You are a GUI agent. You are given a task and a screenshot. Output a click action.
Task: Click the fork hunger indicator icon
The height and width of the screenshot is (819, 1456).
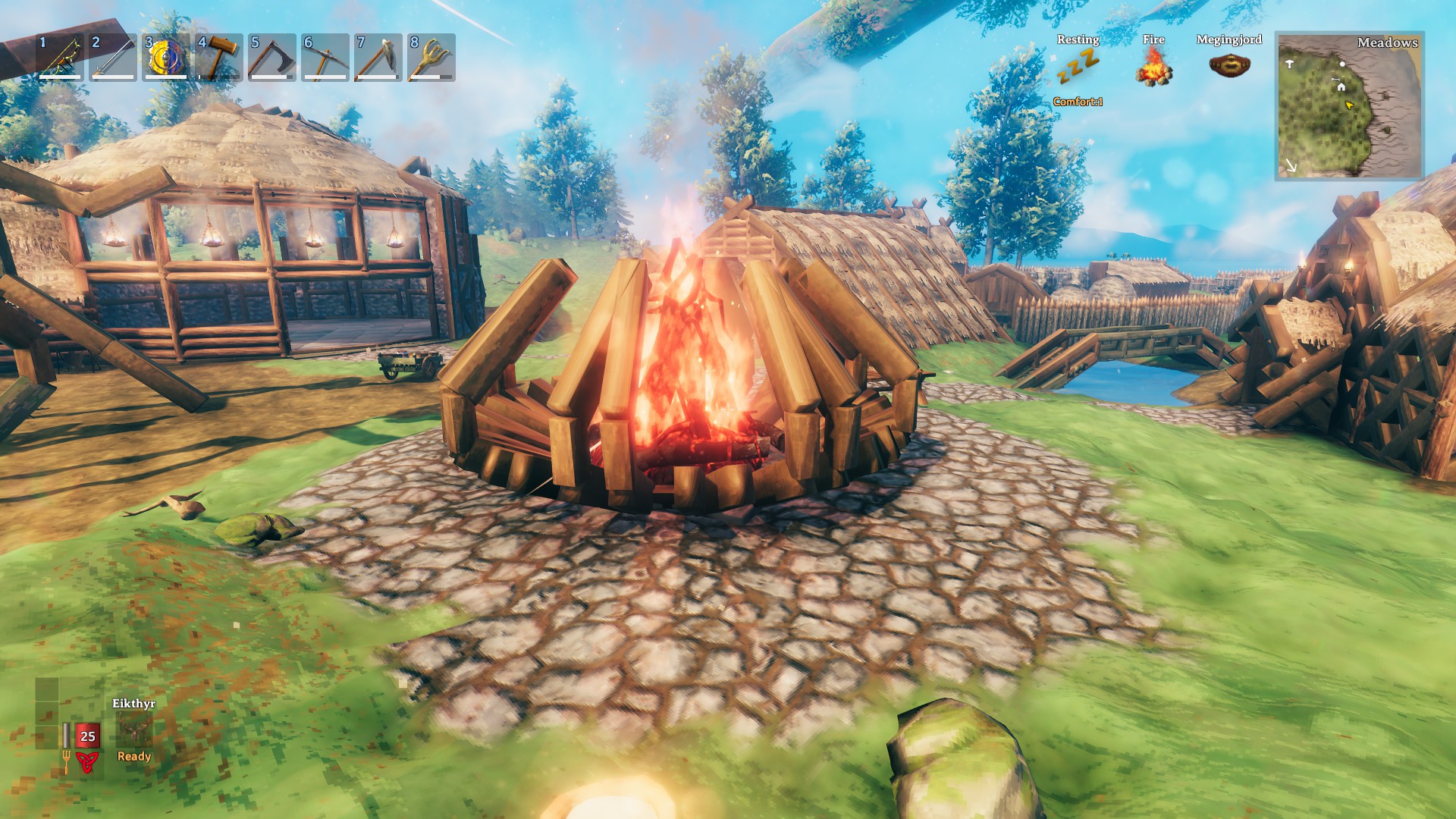click(x=67, y=761)
